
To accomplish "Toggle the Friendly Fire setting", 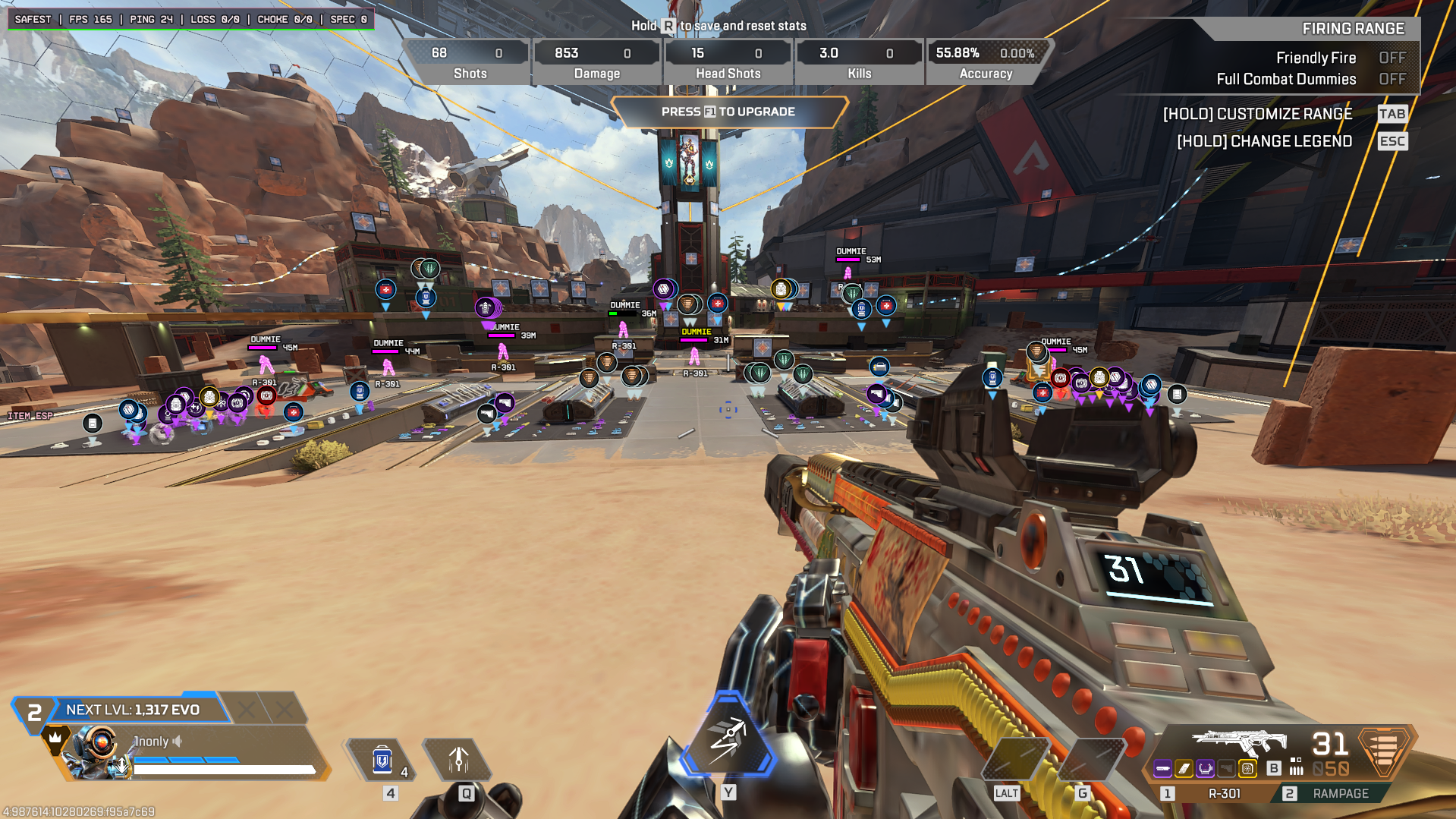I will coord(1392,58).
